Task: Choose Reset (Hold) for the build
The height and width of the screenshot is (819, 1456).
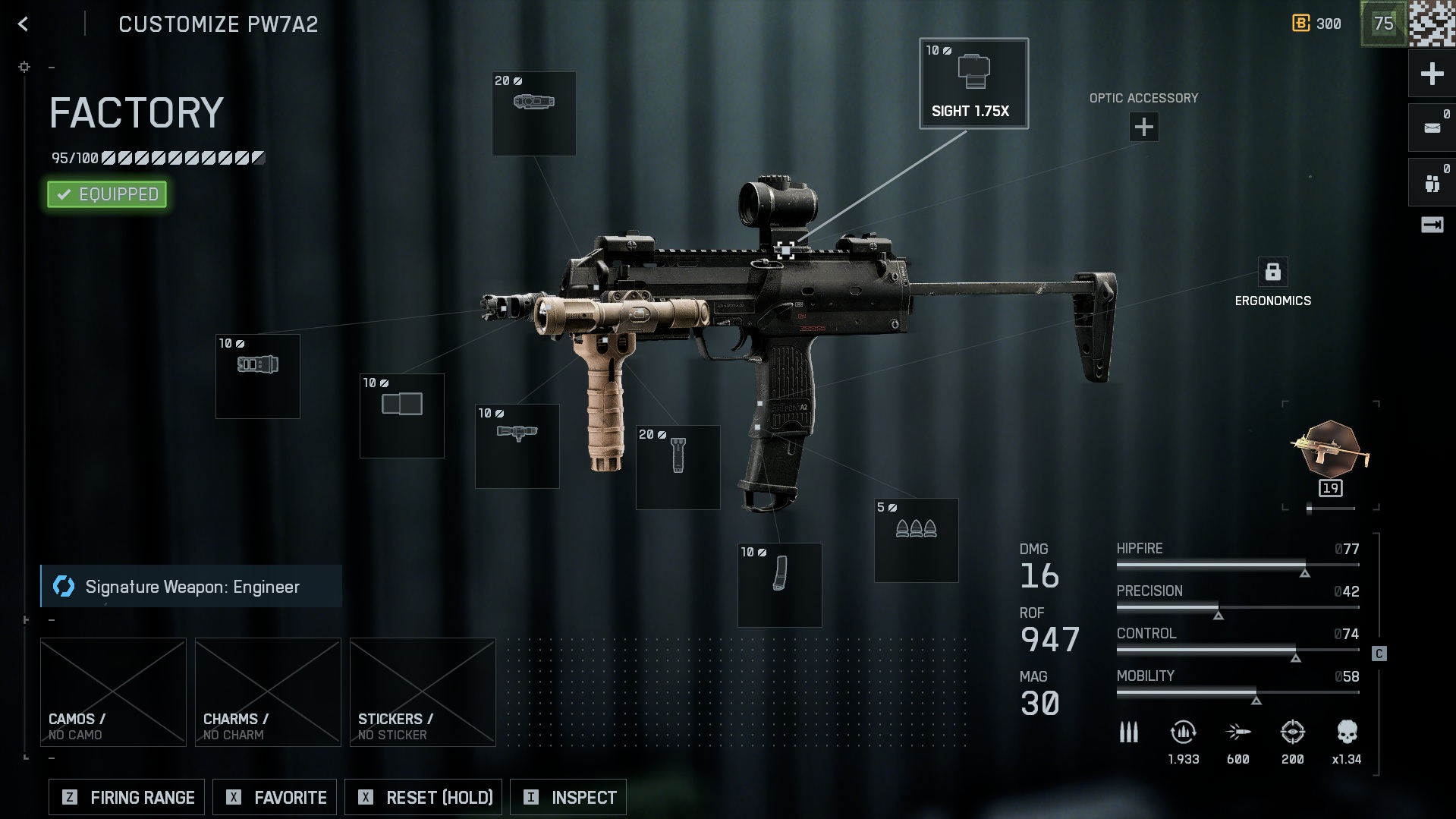Action: [423, 797]
